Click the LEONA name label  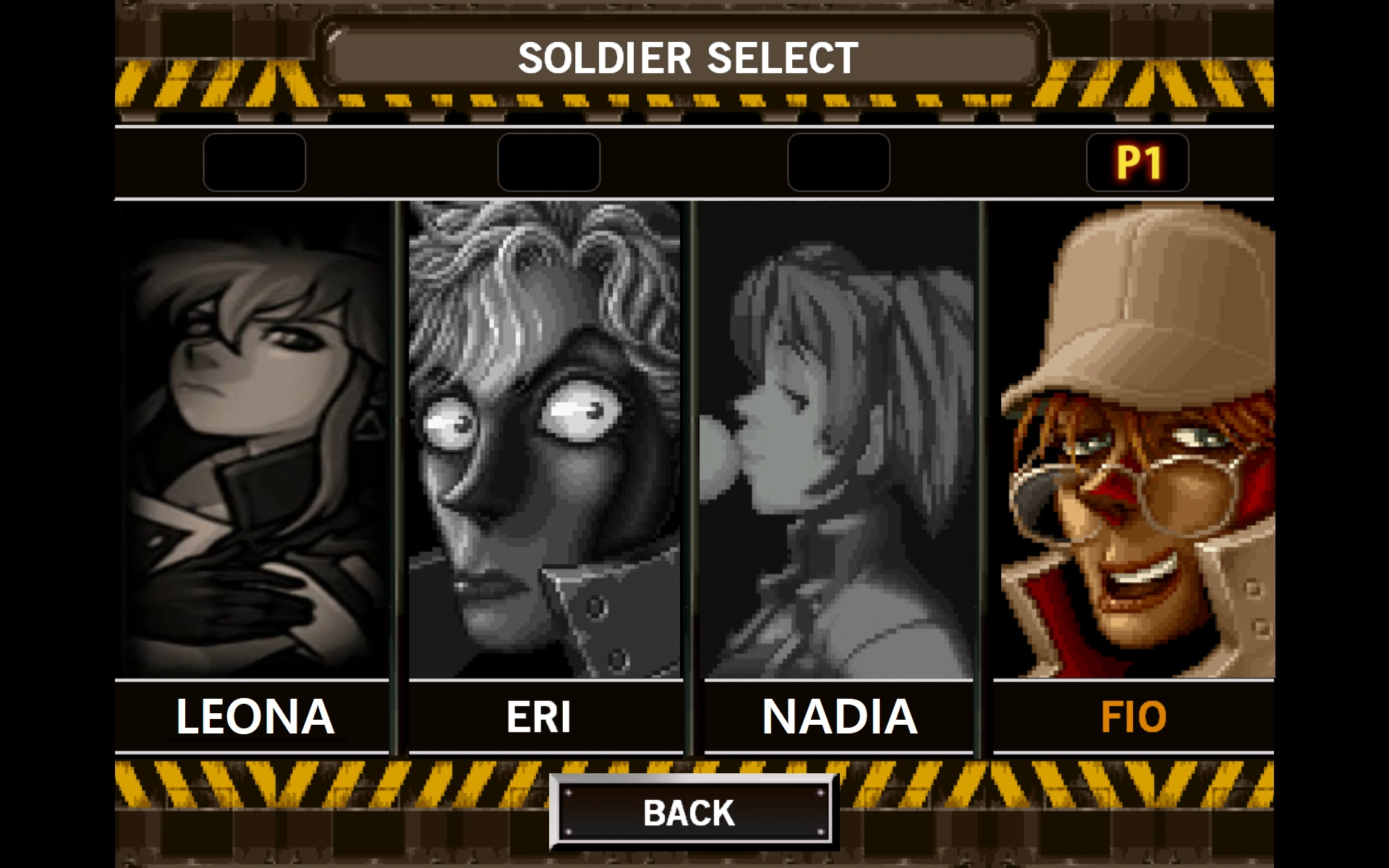pyautogui.click(x=255, y=717)
